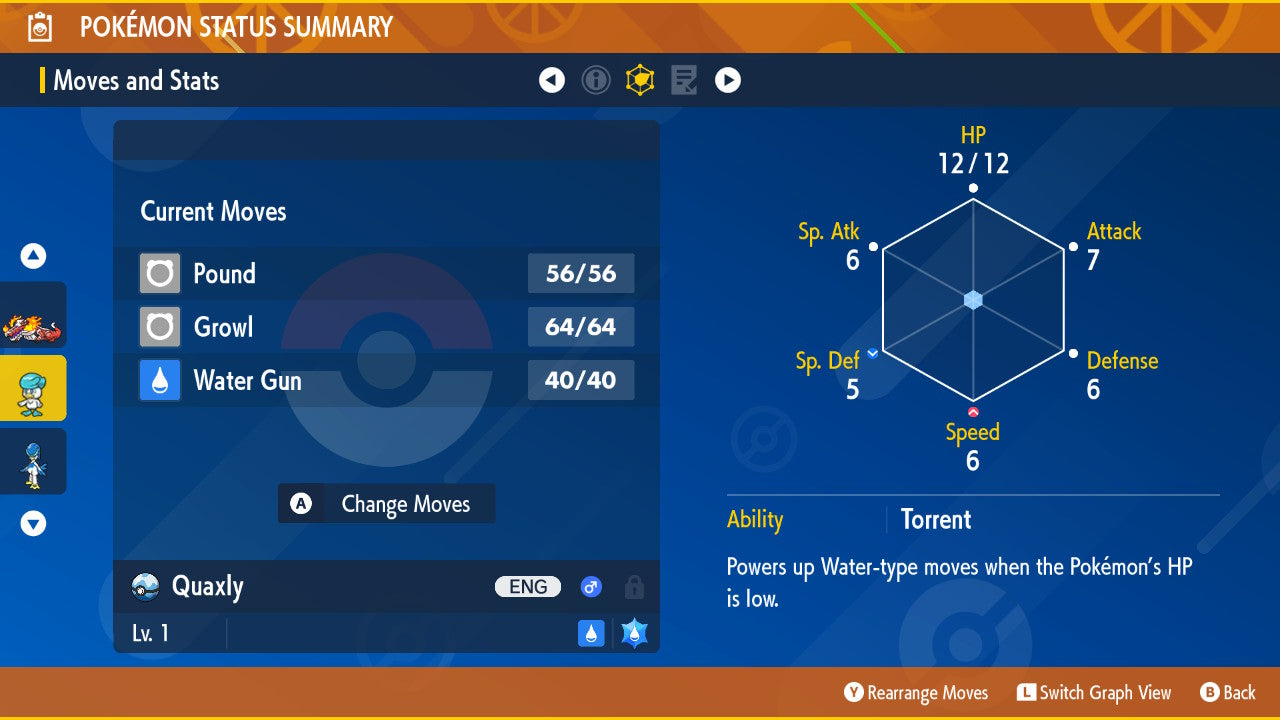Click the Water-type icon beside Water Gun
1280x720 pixels.
click(159, 380)
